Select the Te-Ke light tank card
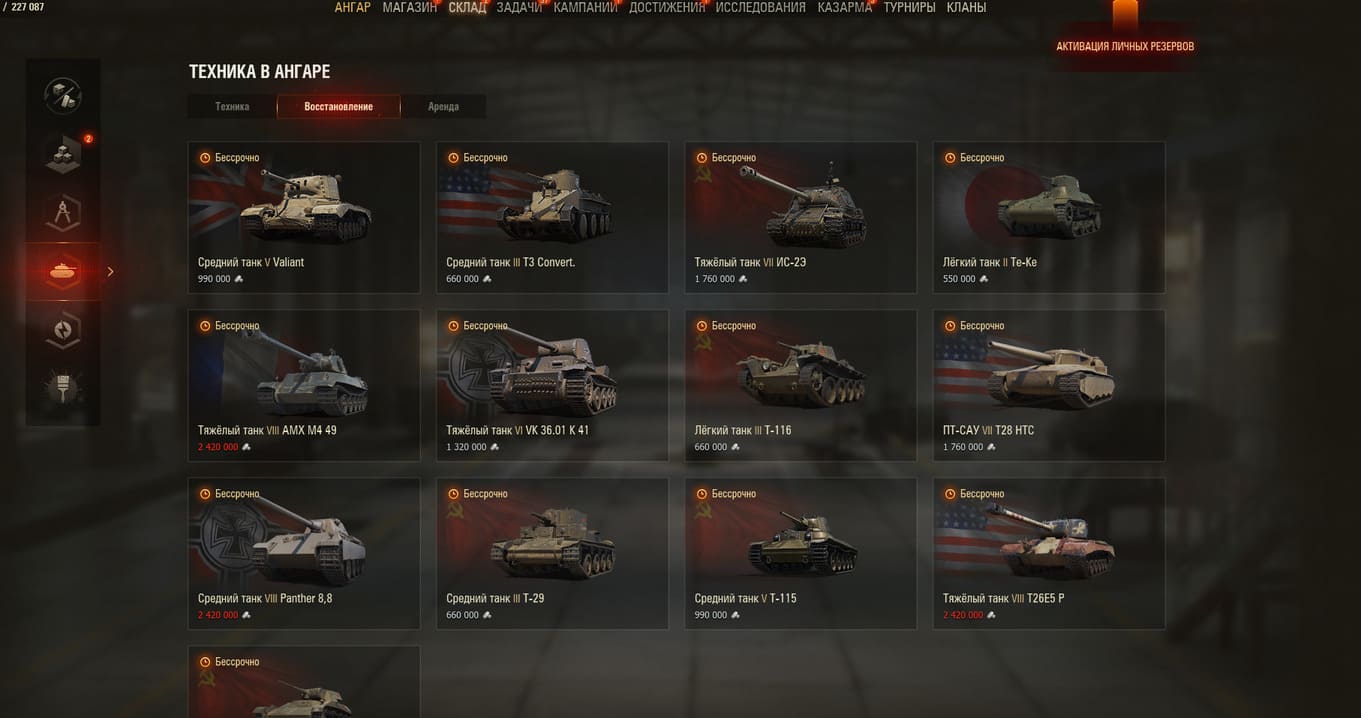 click(x=1048, y=217)
